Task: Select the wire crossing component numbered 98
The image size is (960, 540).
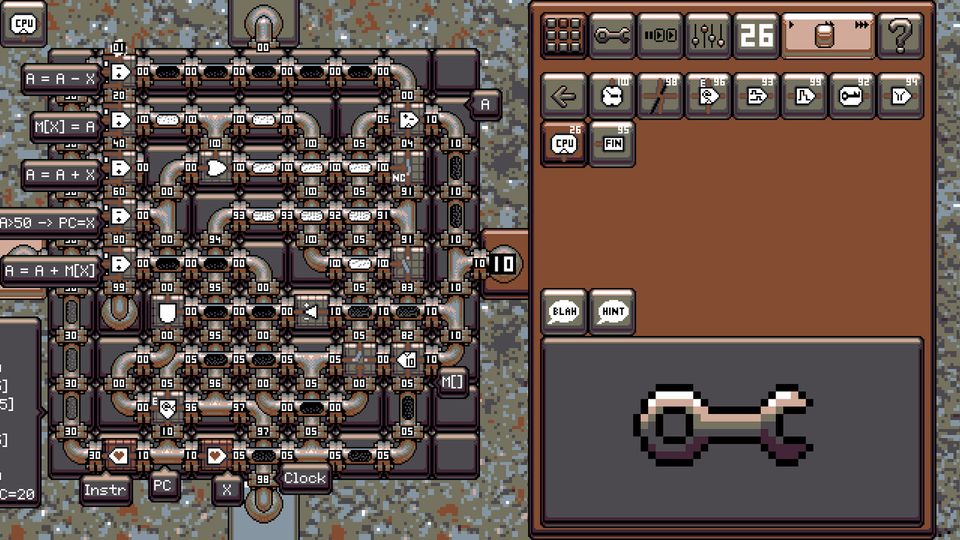Action: click(x=660, y=96)
